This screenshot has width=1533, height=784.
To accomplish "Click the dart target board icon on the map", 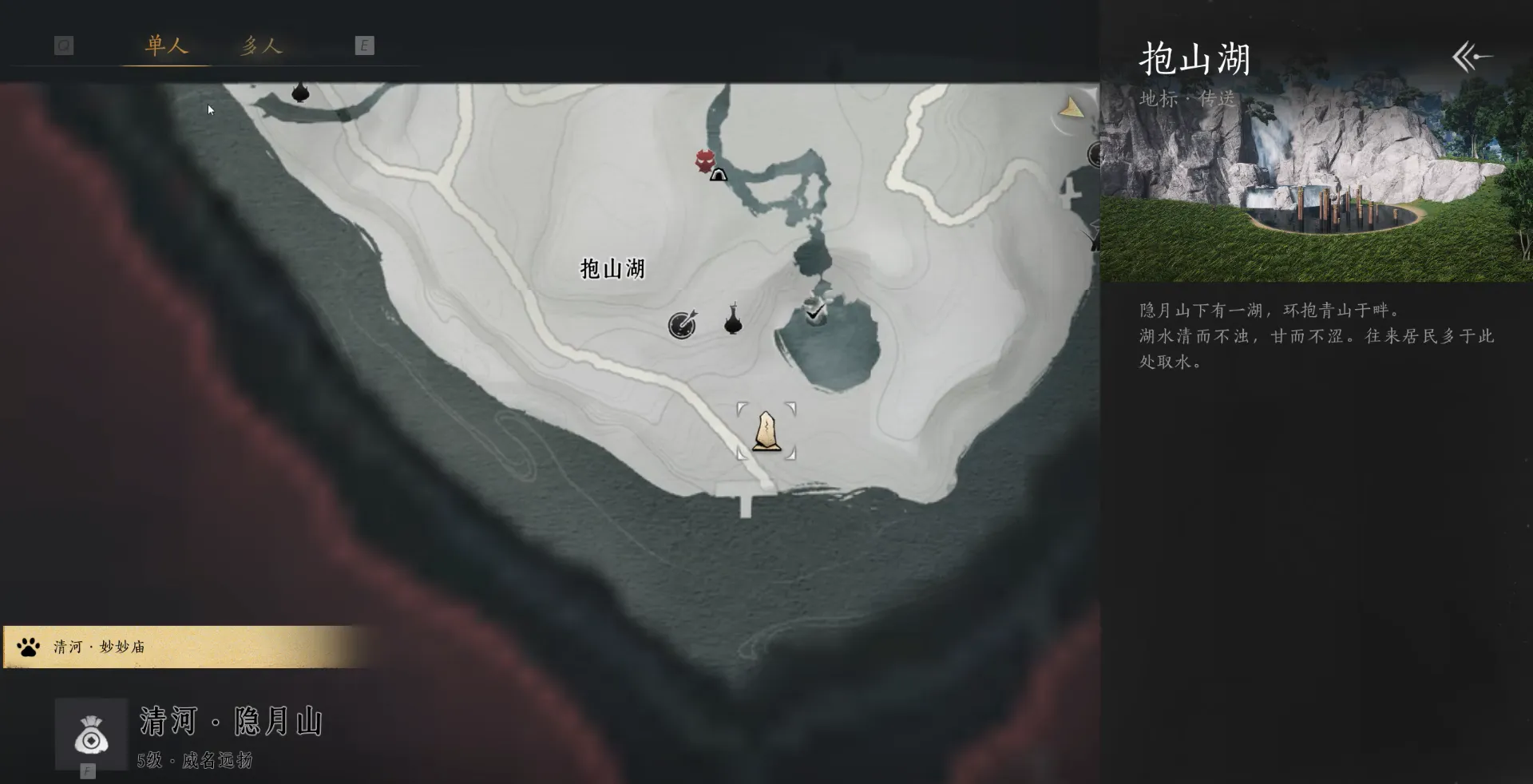I will point(682,325).
